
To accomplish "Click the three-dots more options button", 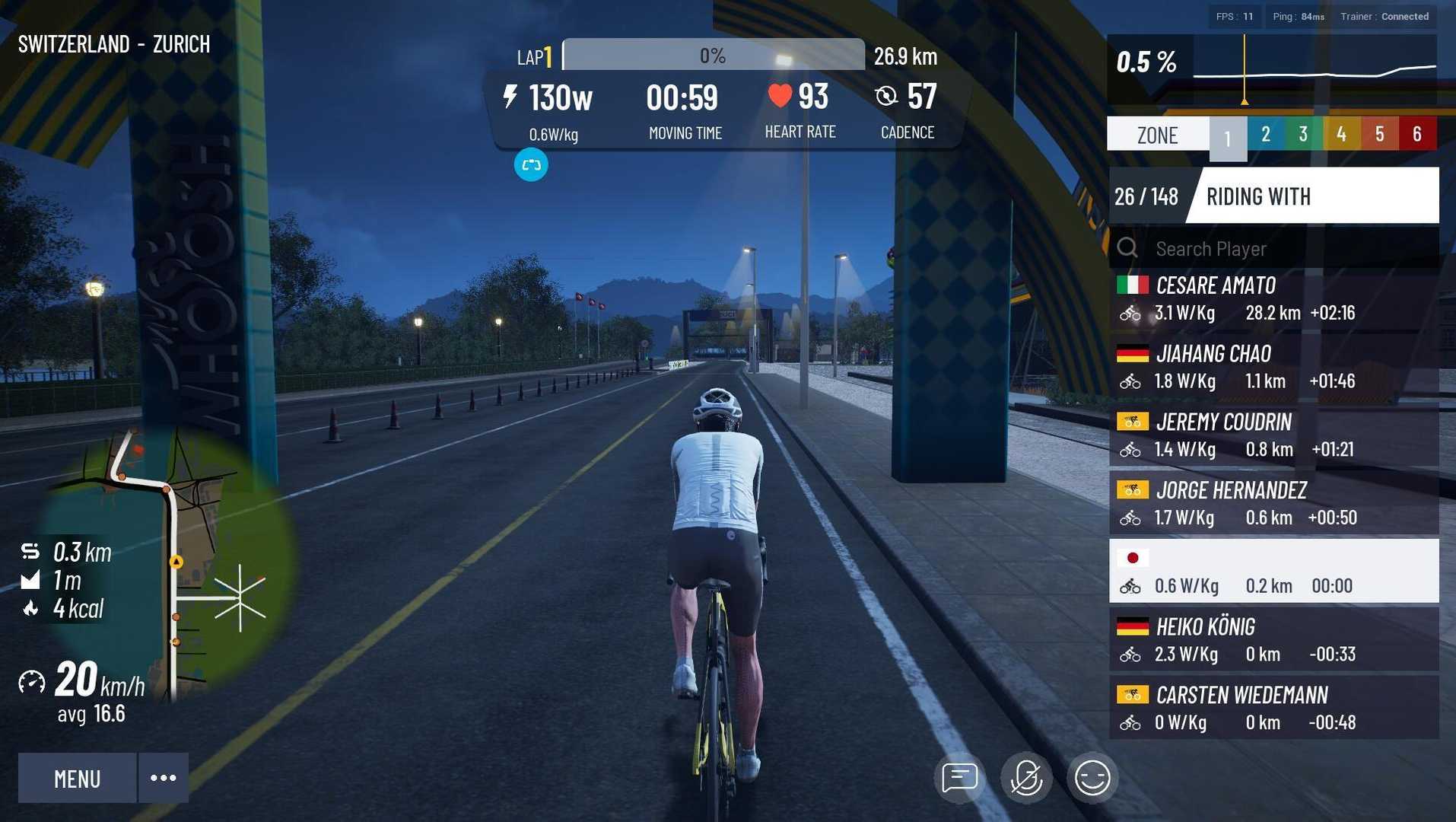I will pos(164,778).
